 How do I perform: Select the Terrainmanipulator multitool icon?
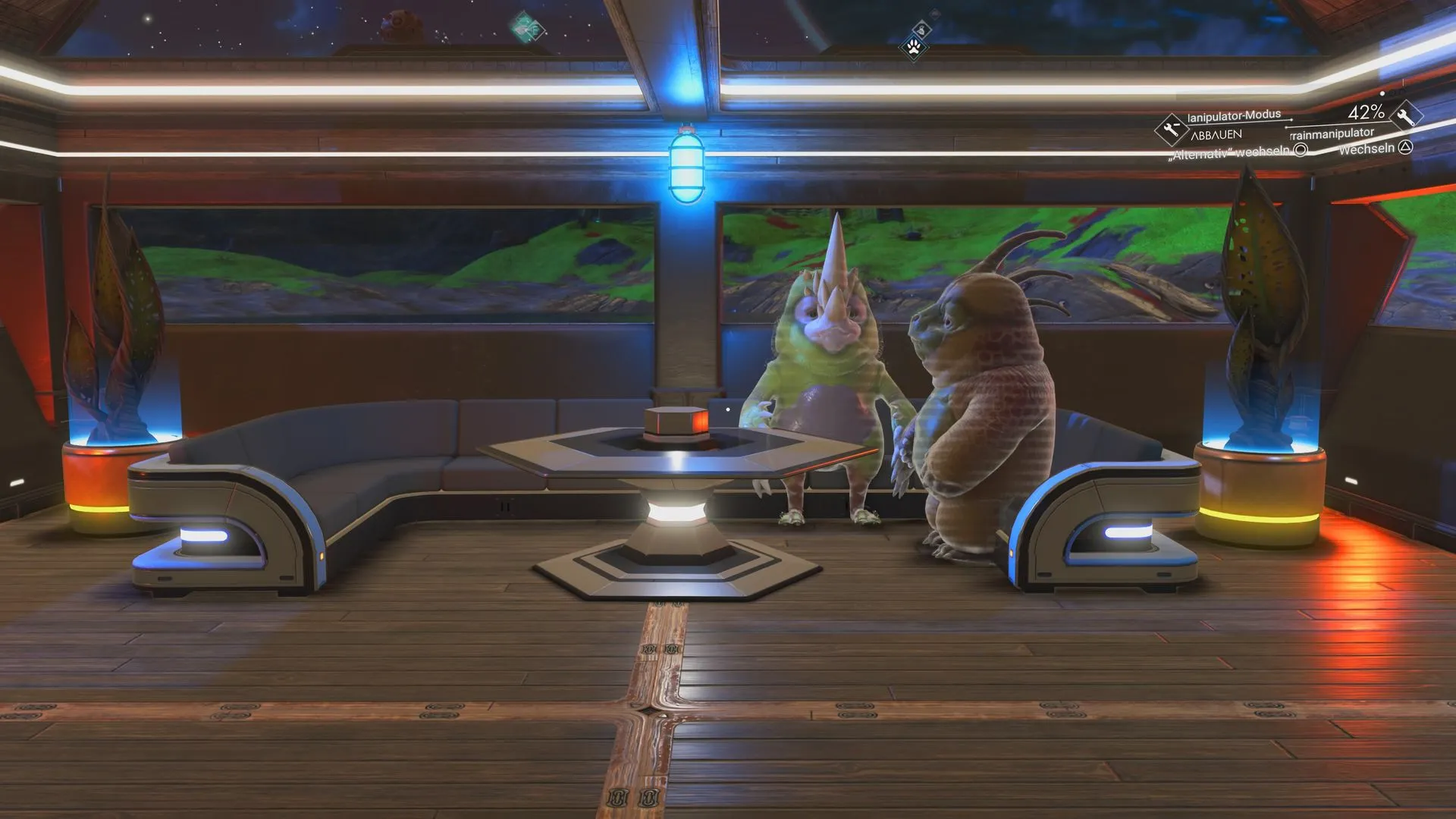tap(1405, 116)
